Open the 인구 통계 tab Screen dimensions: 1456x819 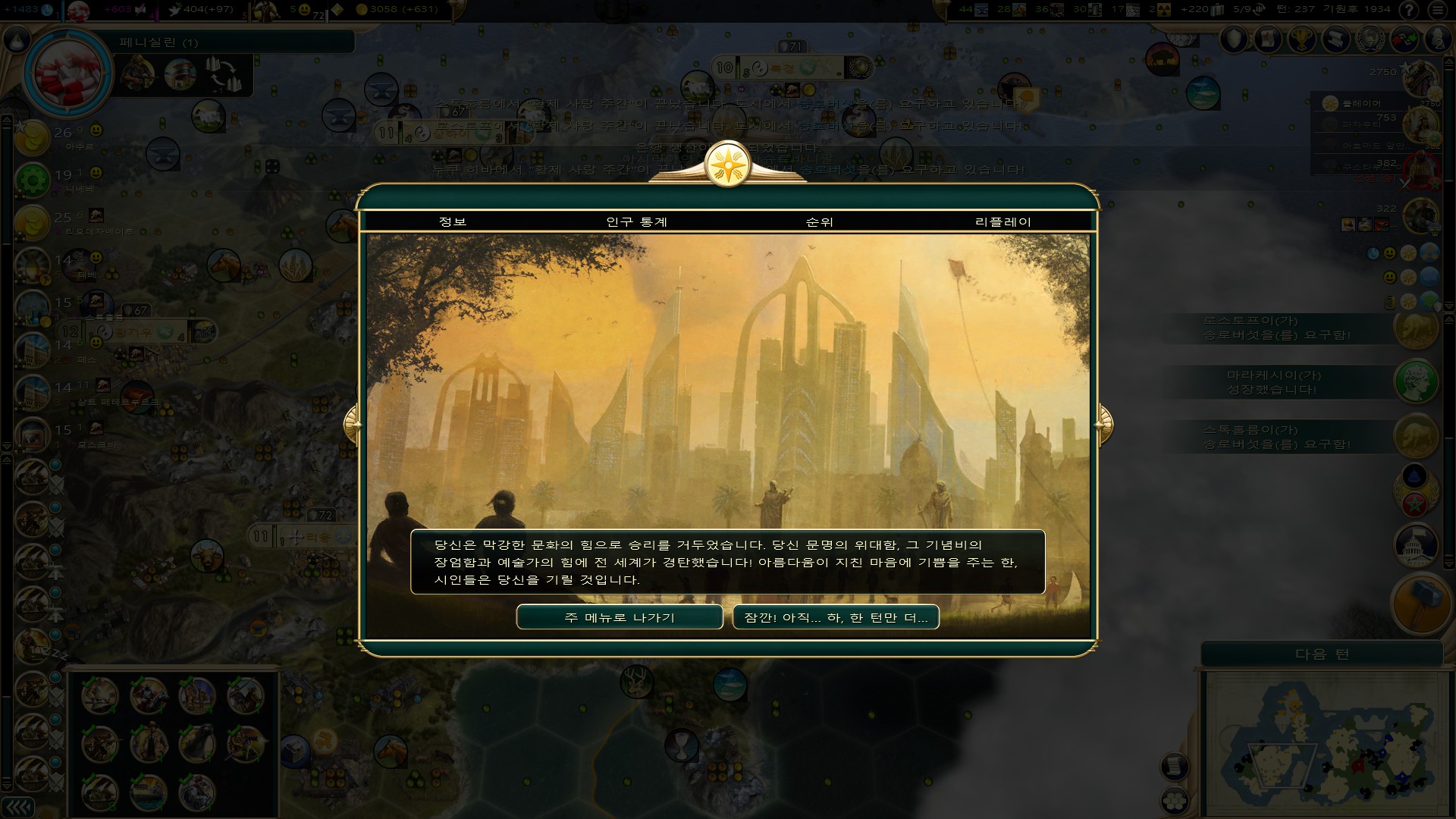click(636, 221)
